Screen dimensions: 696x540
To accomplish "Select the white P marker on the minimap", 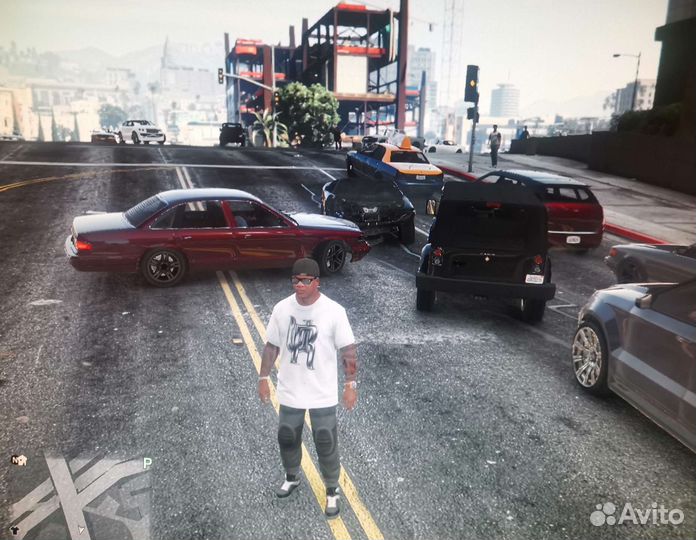I will [147, 463].
